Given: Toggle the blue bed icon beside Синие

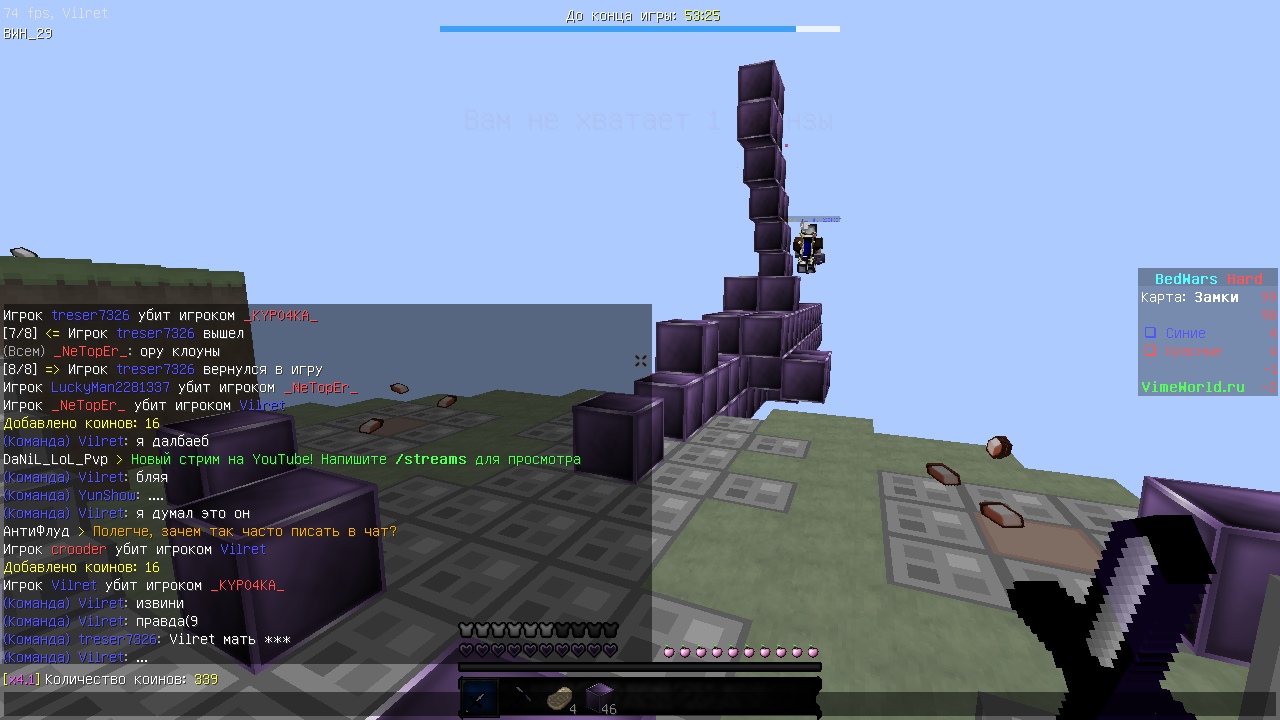Looking at the screenshot, I should coord(1150,333).
